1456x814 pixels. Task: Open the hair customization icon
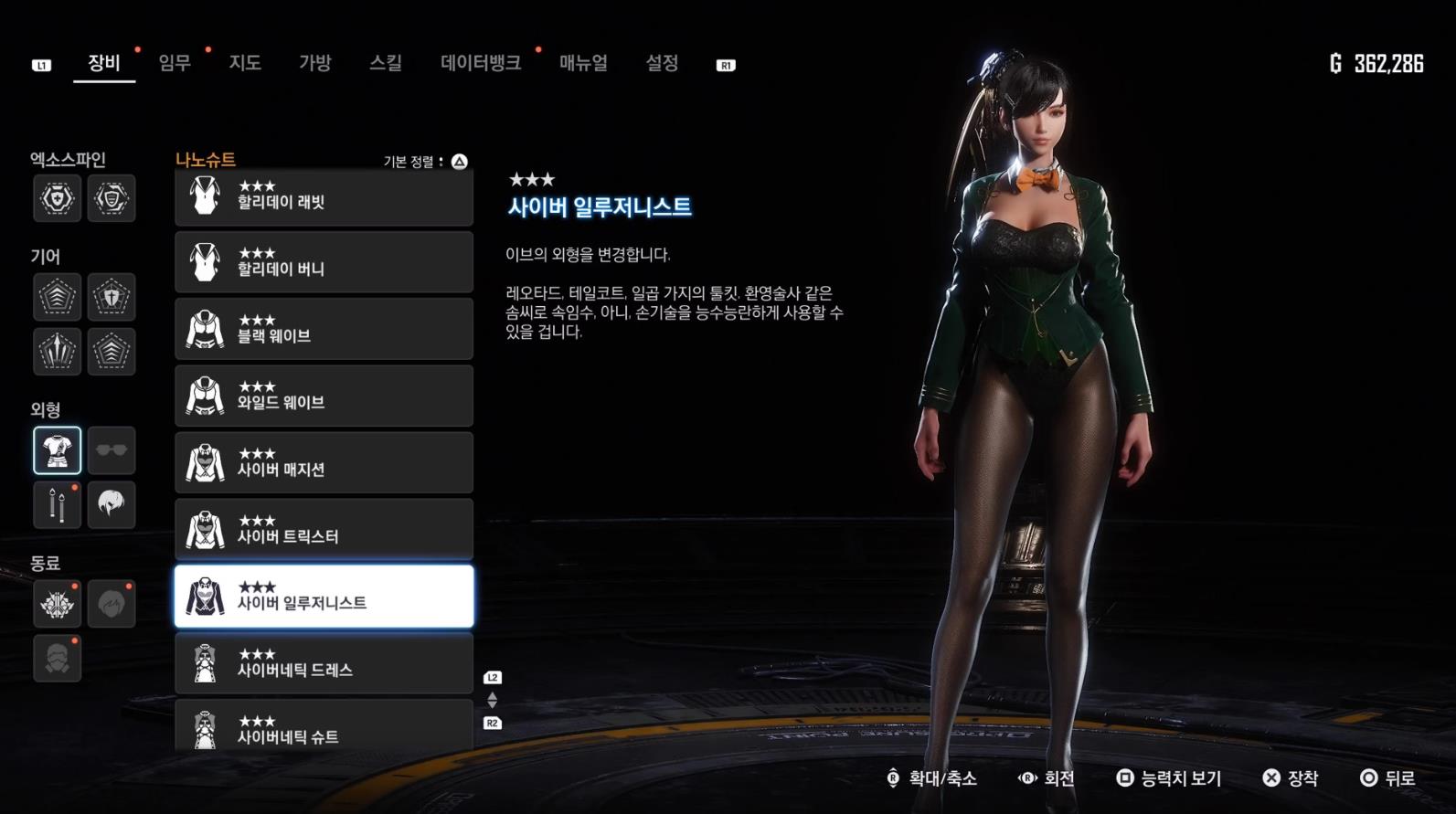coord(112,505)
